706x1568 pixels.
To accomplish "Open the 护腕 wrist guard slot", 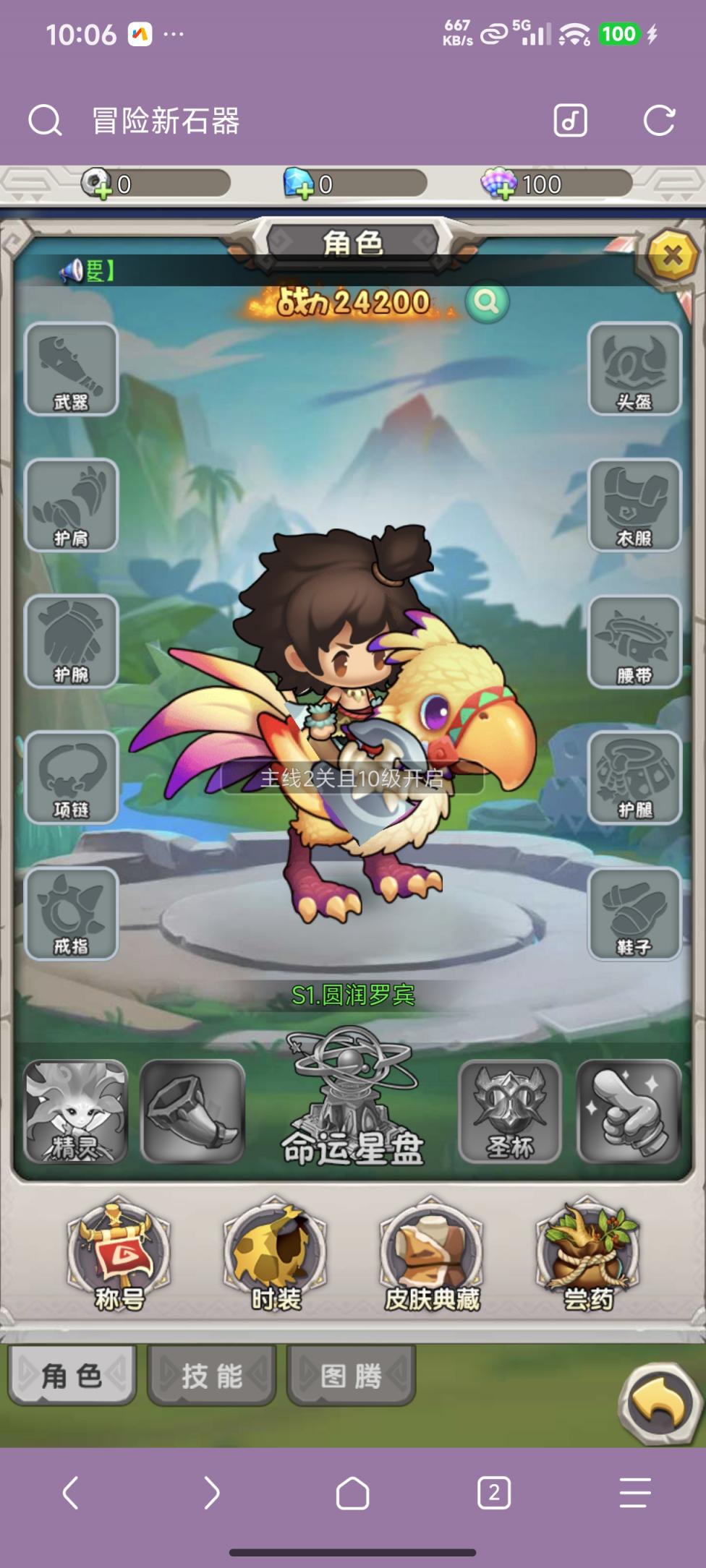I will (71, 641).
